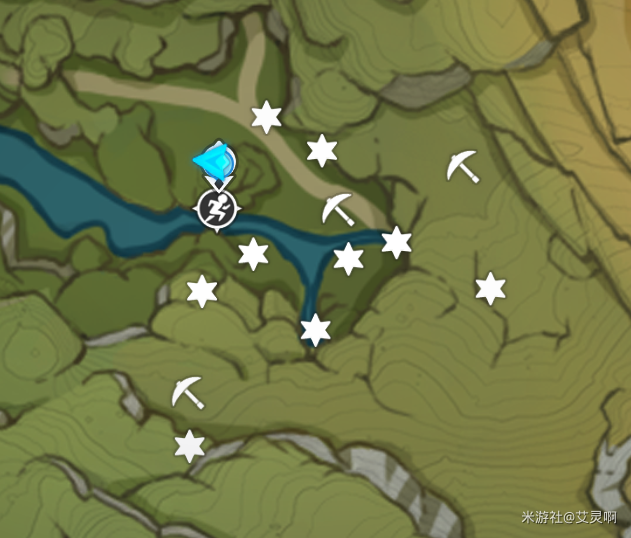Image resolution: width=631 pixels, height=538 pixels.
Task: Select the pickaxe marker beside the dirt road
Action: tap(338, 209)
